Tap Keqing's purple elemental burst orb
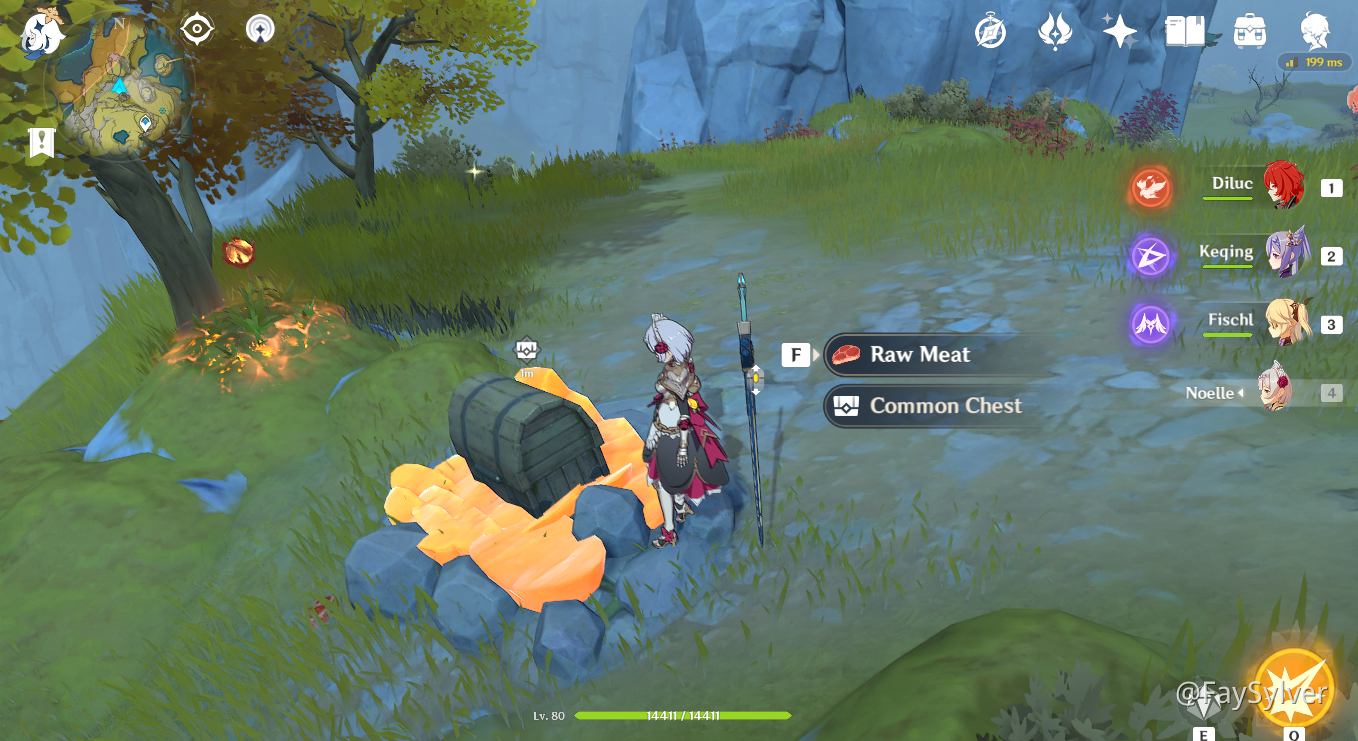The height and width of the screenshot is (741, 1358). tap(1151, 256)
